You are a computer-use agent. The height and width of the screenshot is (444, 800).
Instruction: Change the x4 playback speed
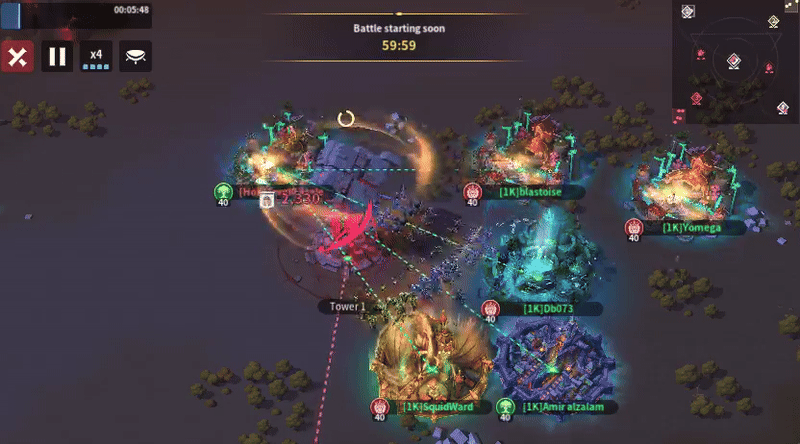[x=96, y=56]
